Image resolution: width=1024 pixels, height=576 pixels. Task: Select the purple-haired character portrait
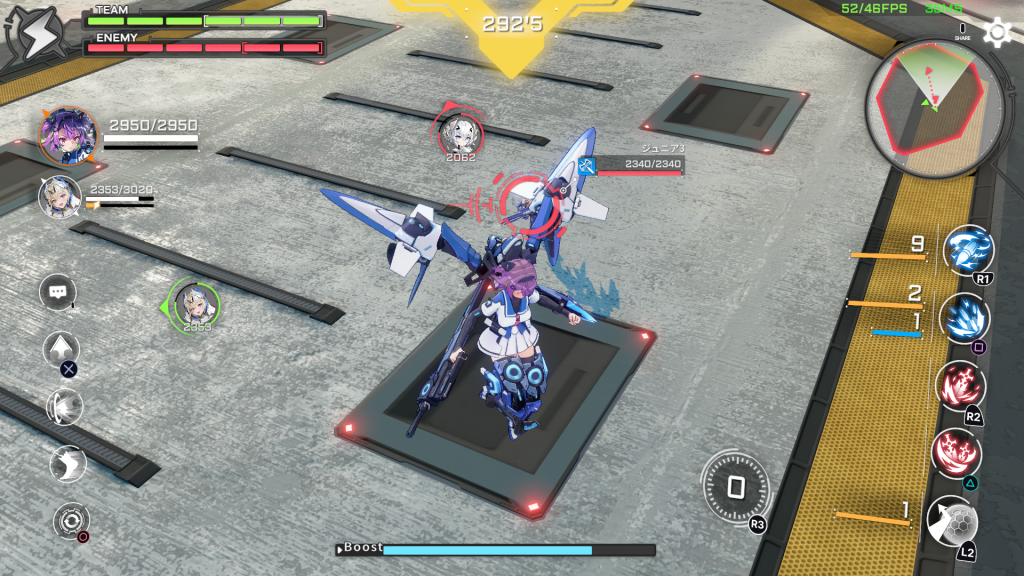tap(68, 136)
